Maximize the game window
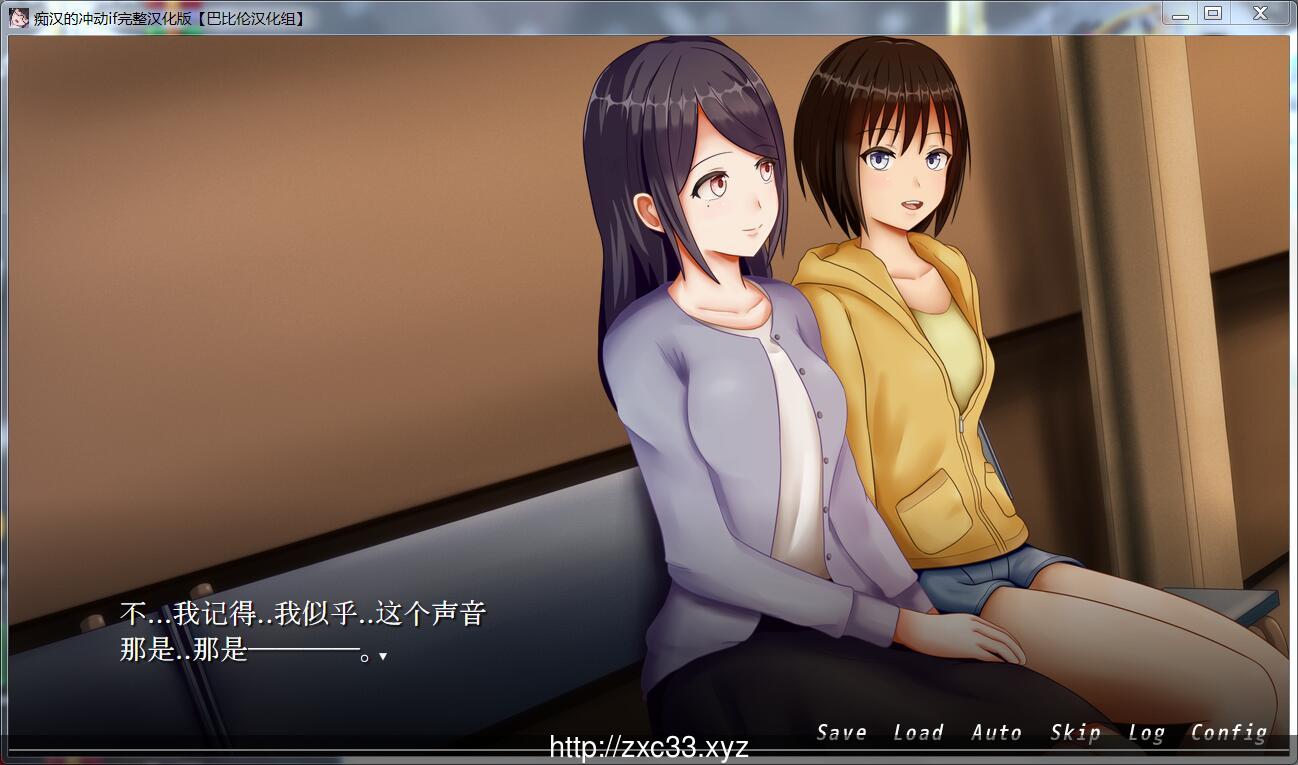 [x=1213, y=14]
